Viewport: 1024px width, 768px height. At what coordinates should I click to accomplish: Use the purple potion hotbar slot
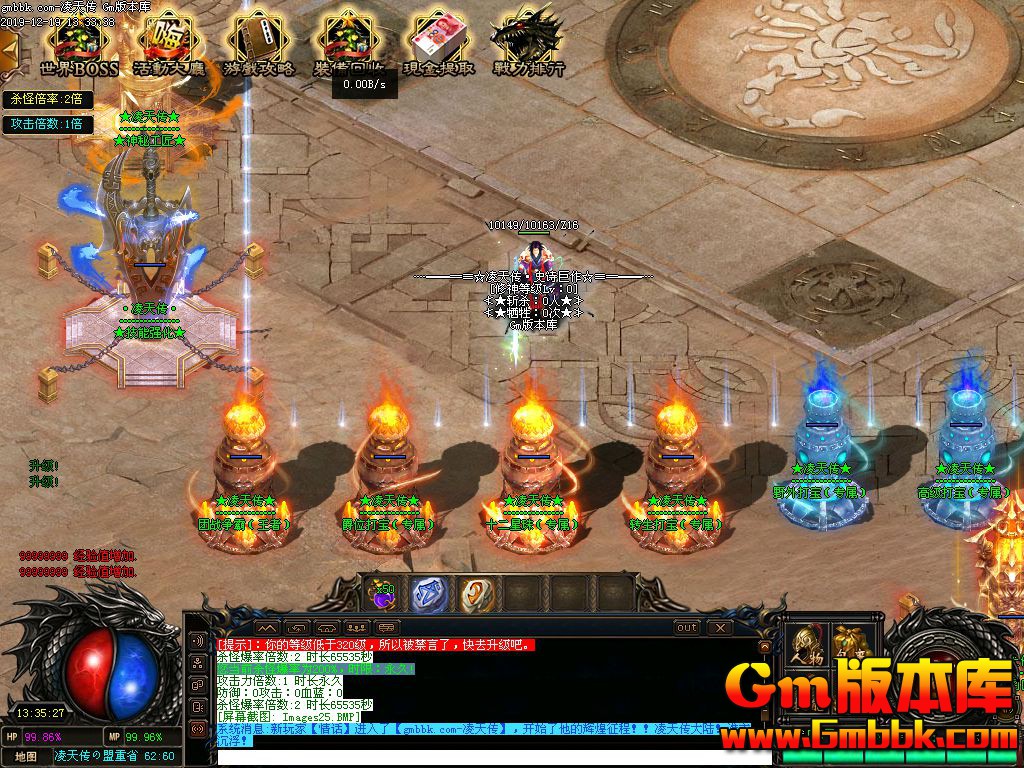[x=382, y=595]
